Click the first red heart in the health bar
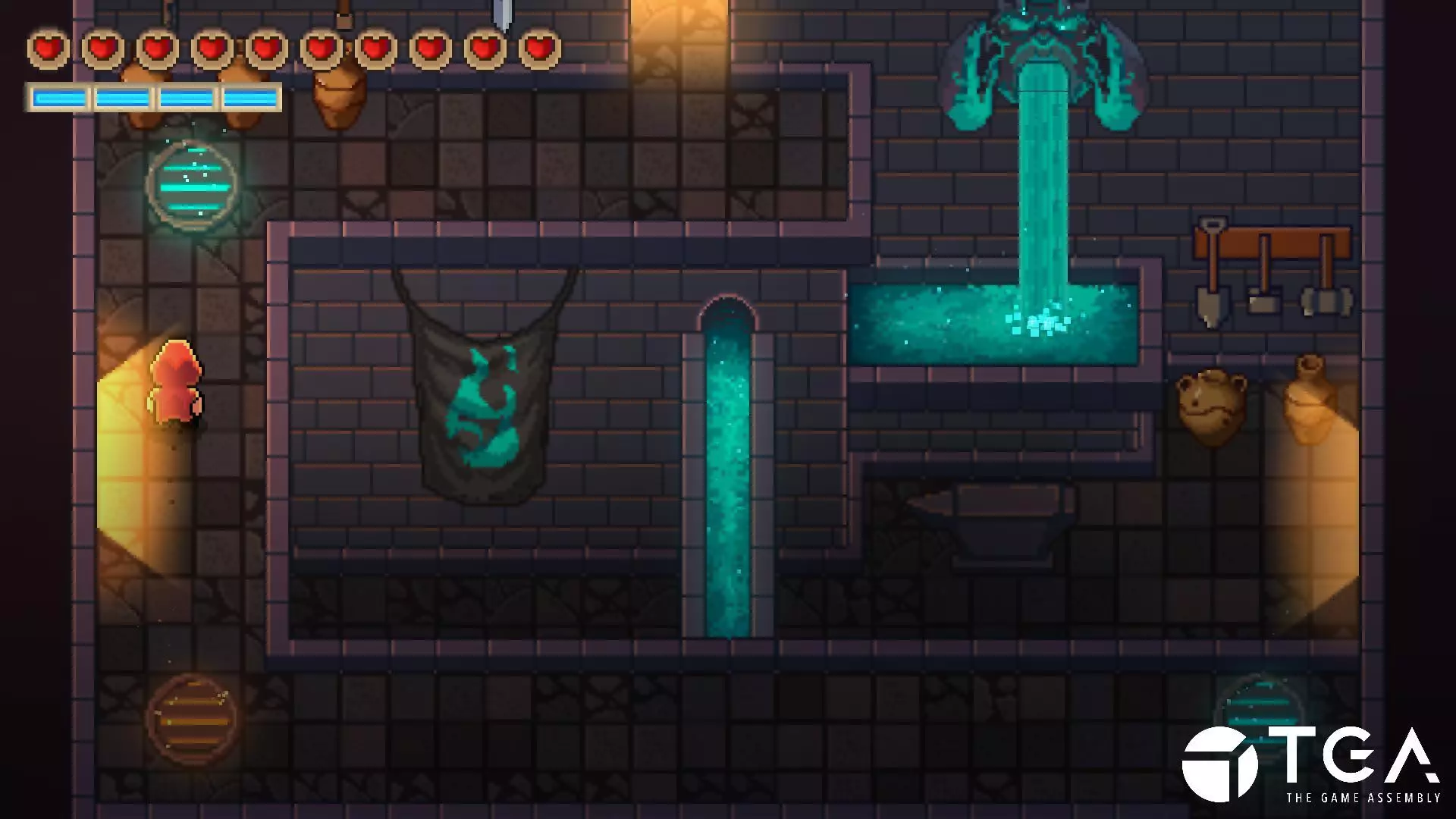Image resolution: width=1456 pixels, height=819 pixels. coord(45,47)
